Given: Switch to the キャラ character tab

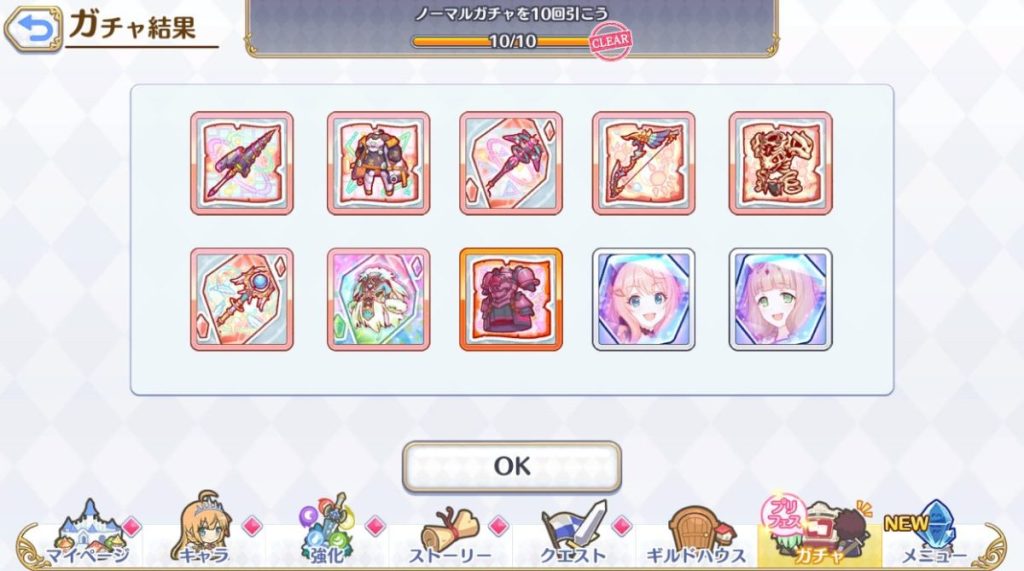Looking at the screenshot, I should [204, 536].
